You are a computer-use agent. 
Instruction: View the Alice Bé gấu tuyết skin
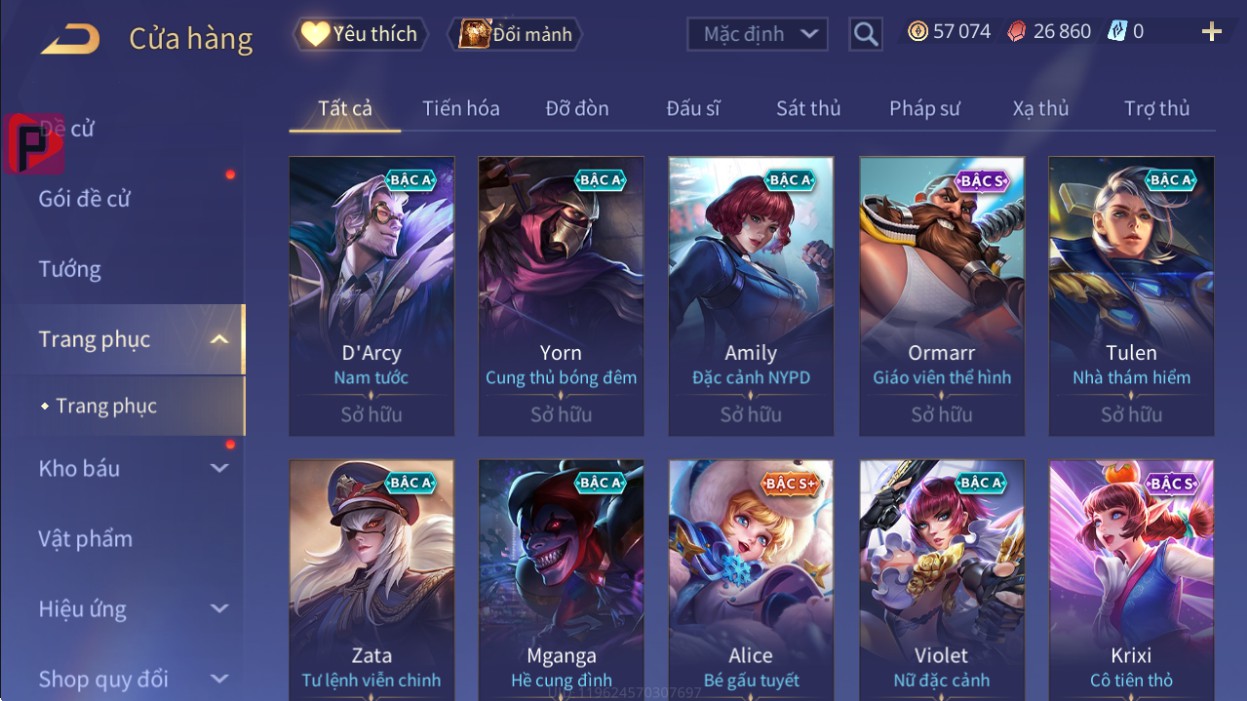click(750, 580)
